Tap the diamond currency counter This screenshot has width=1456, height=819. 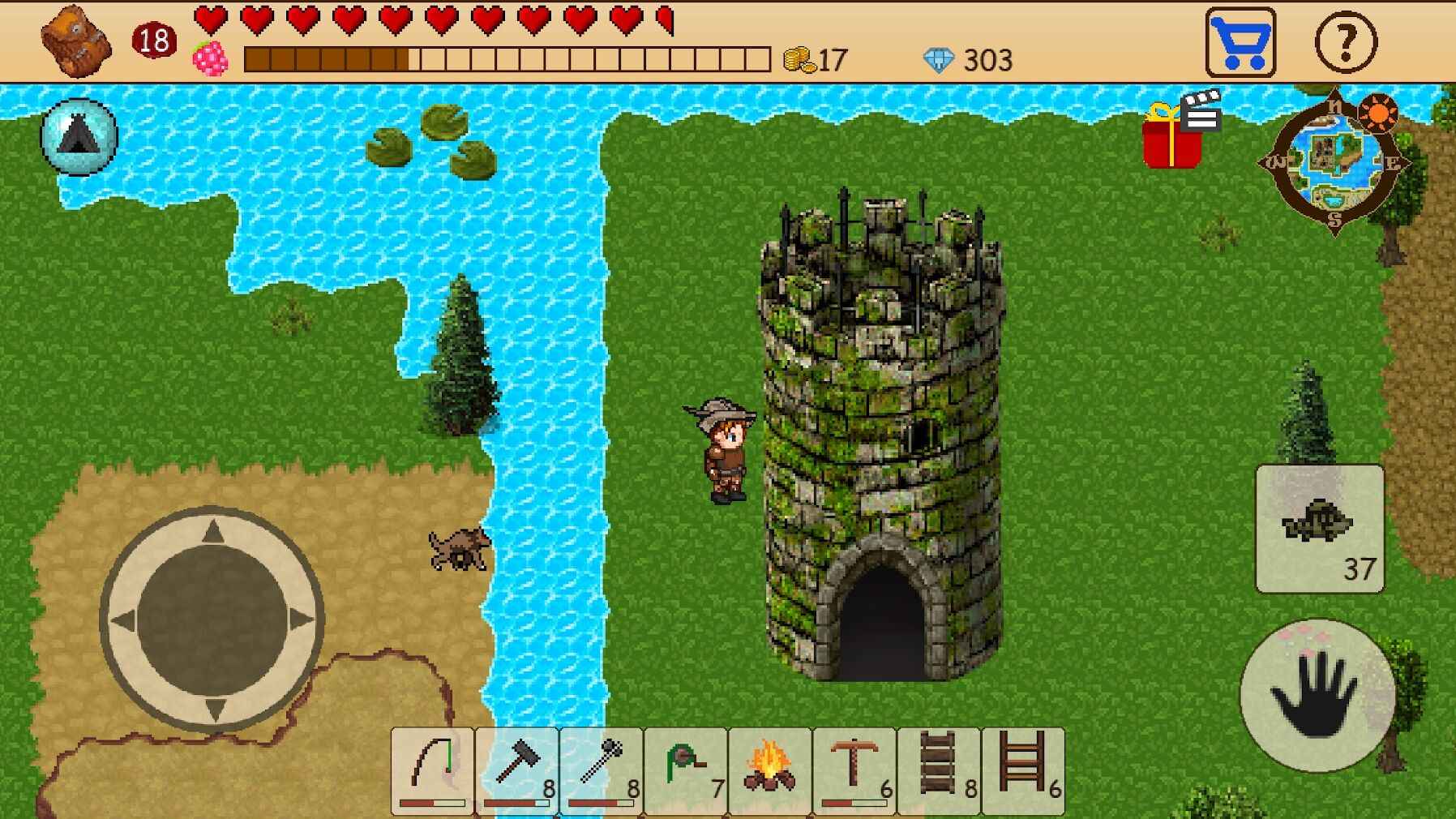point(970,58)
